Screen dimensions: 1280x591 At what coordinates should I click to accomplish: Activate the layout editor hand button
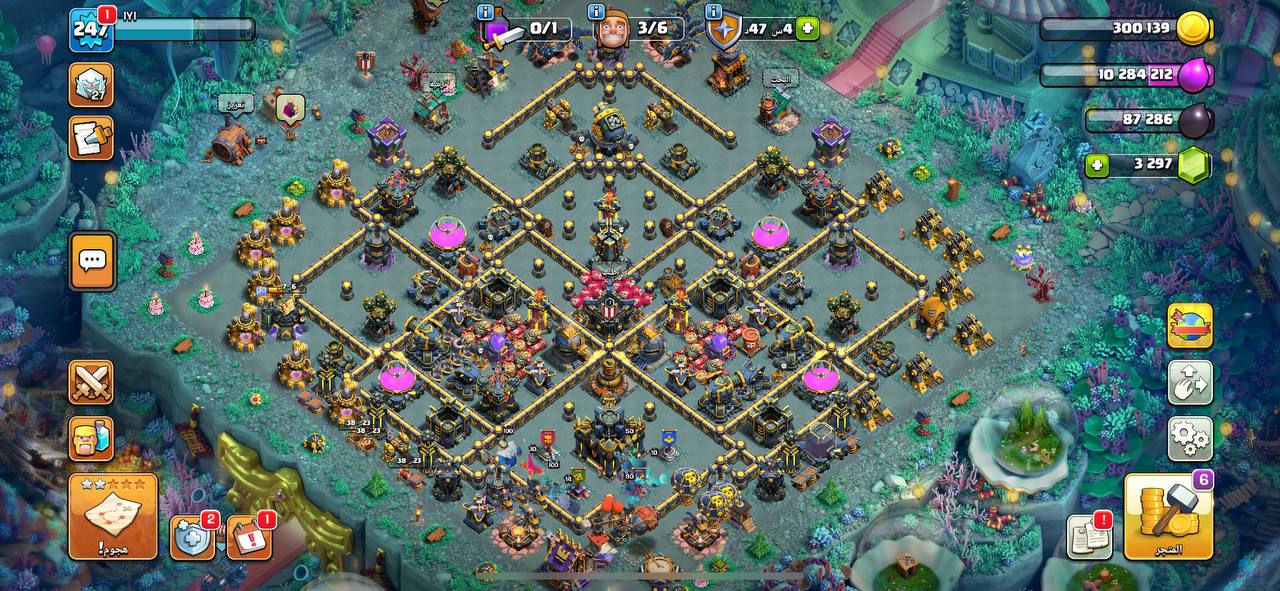(1190, 382)
